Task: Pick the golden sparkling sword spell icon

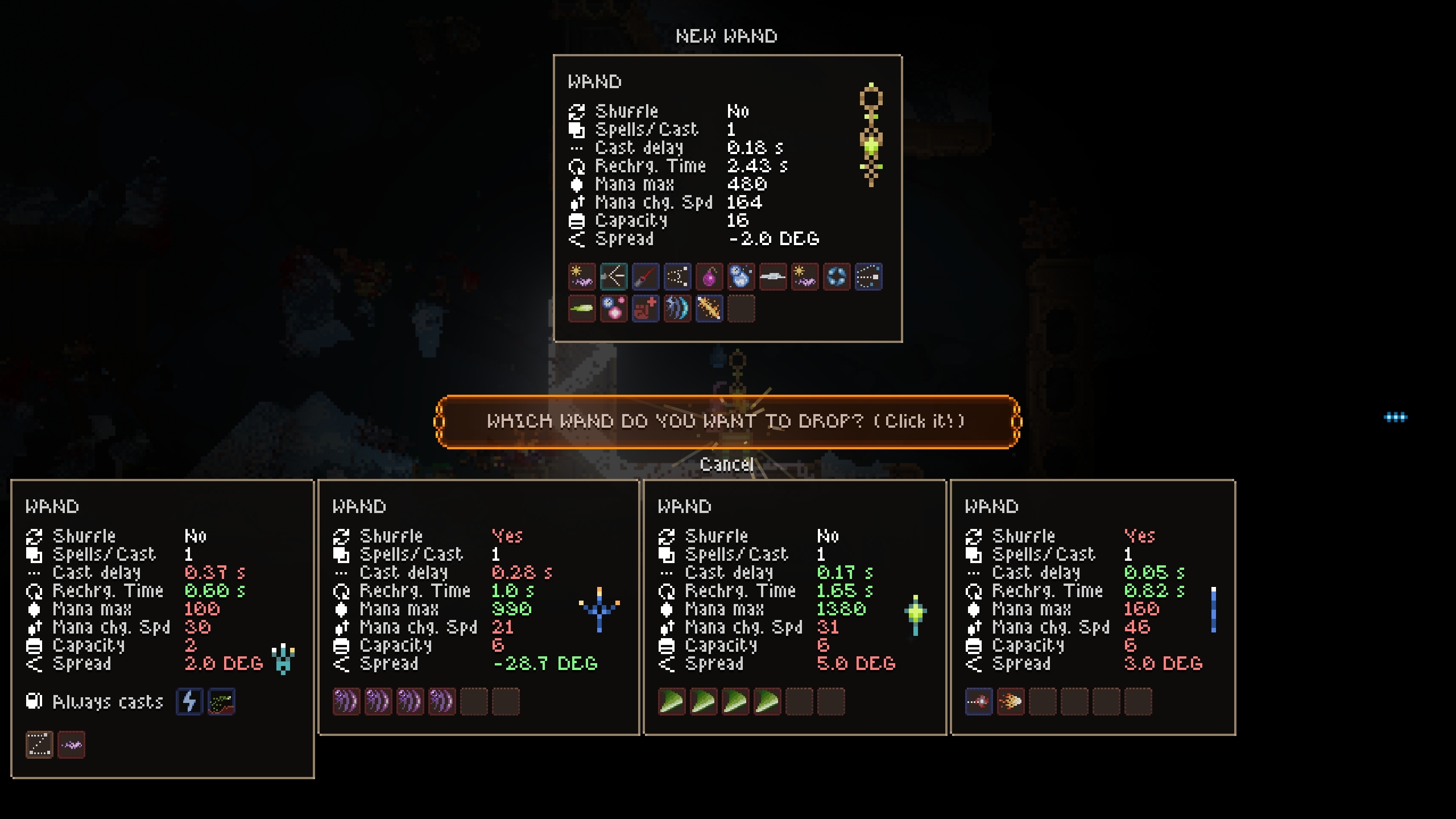Action: pyautogui.click(x=709, y=309)
